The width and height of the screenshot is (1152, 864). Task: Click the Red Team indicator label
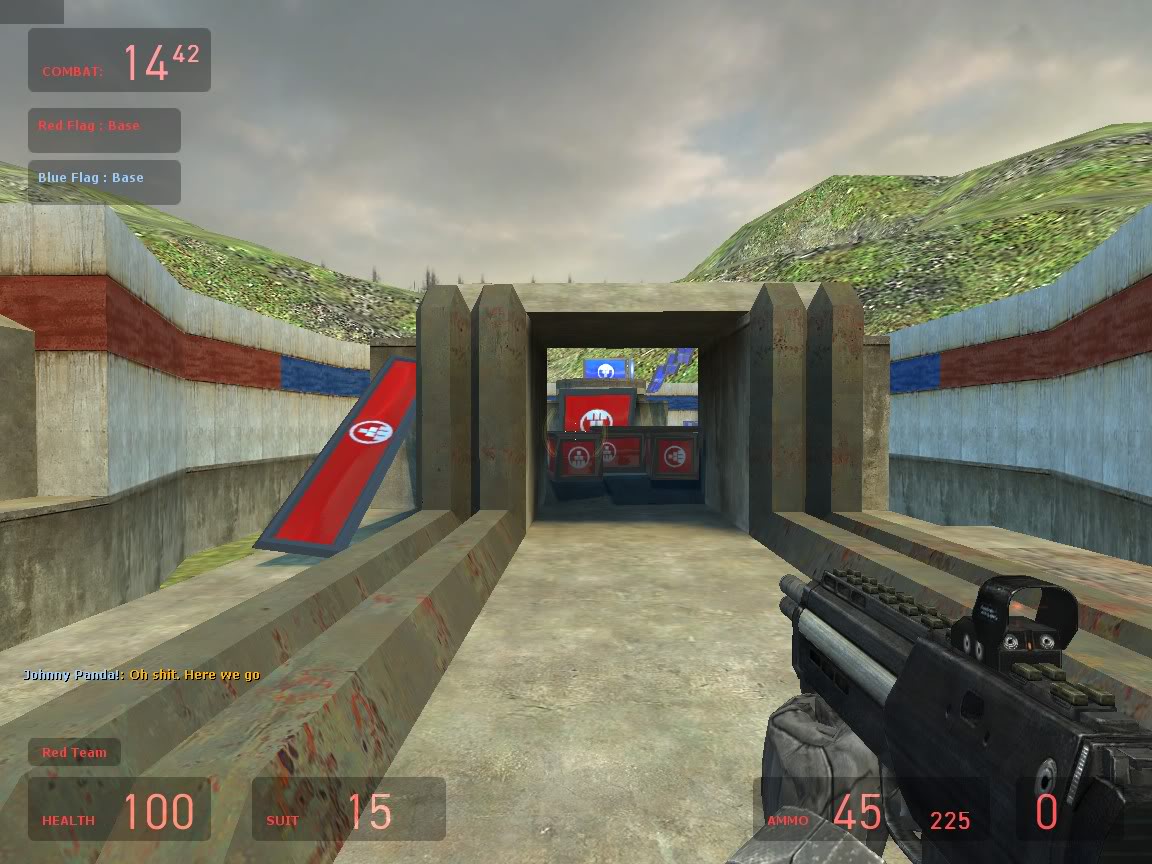pos(74,752)
